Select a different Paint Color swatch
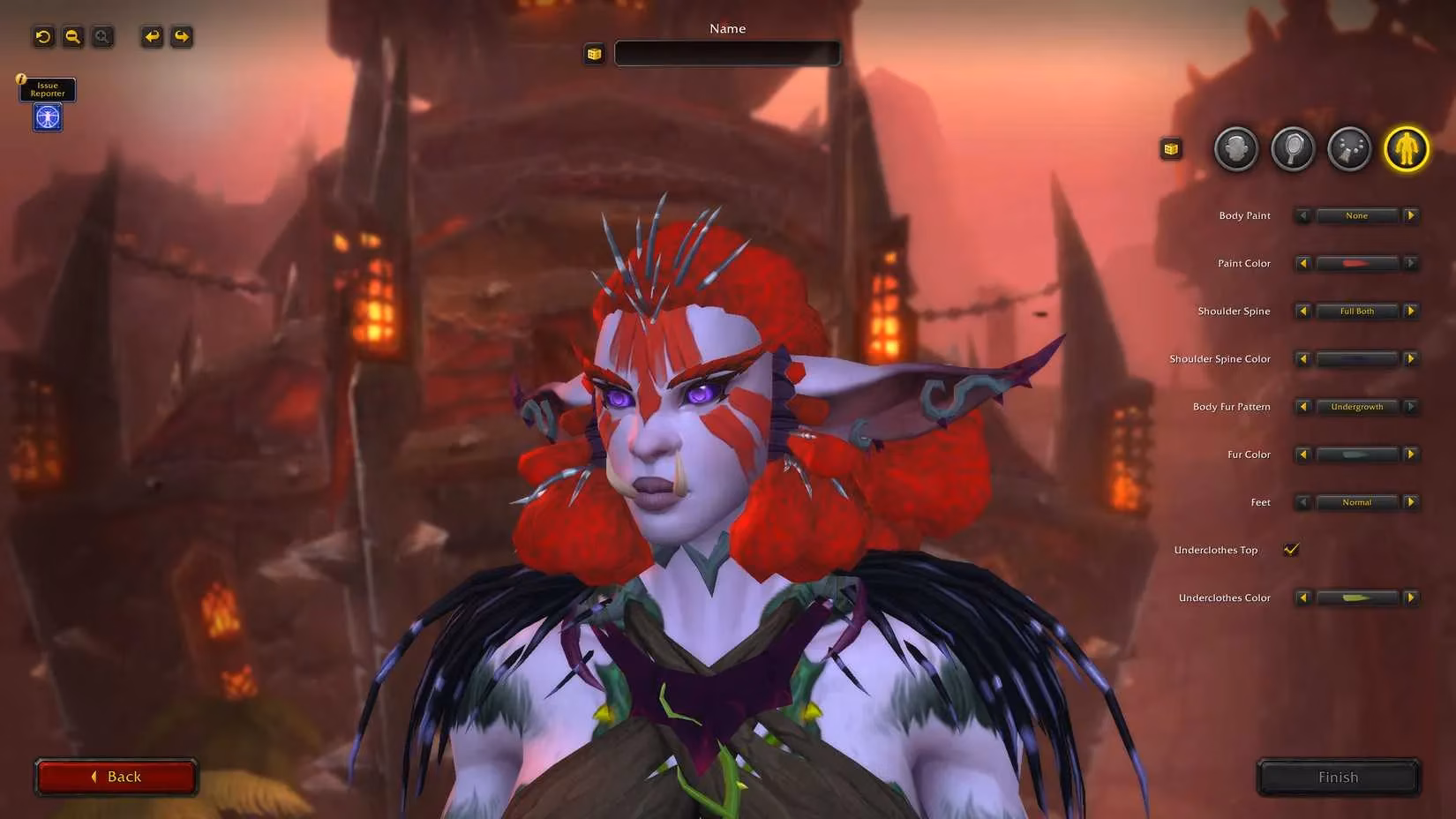The width and height of the screenshot is (1456, 819). [x=1356, y=263]
